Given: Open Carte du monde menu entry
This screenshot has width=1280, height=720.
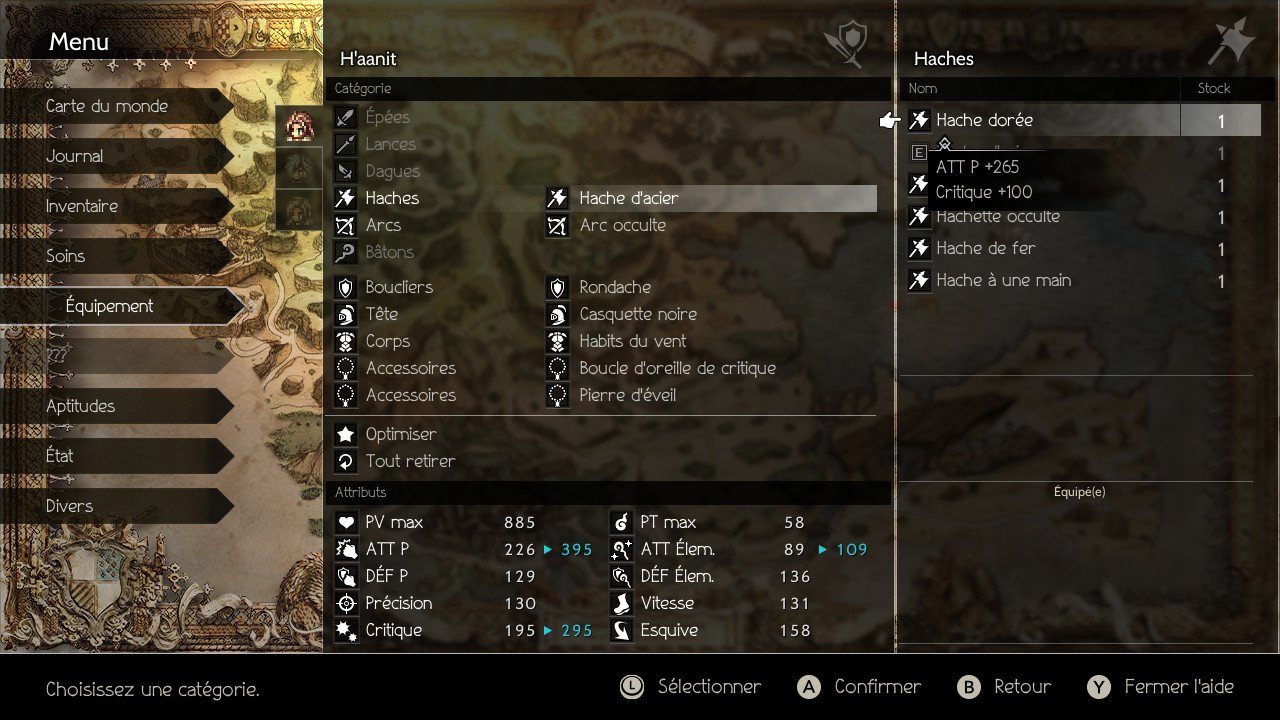Looking at the screenshot, I should coord(107,106).
